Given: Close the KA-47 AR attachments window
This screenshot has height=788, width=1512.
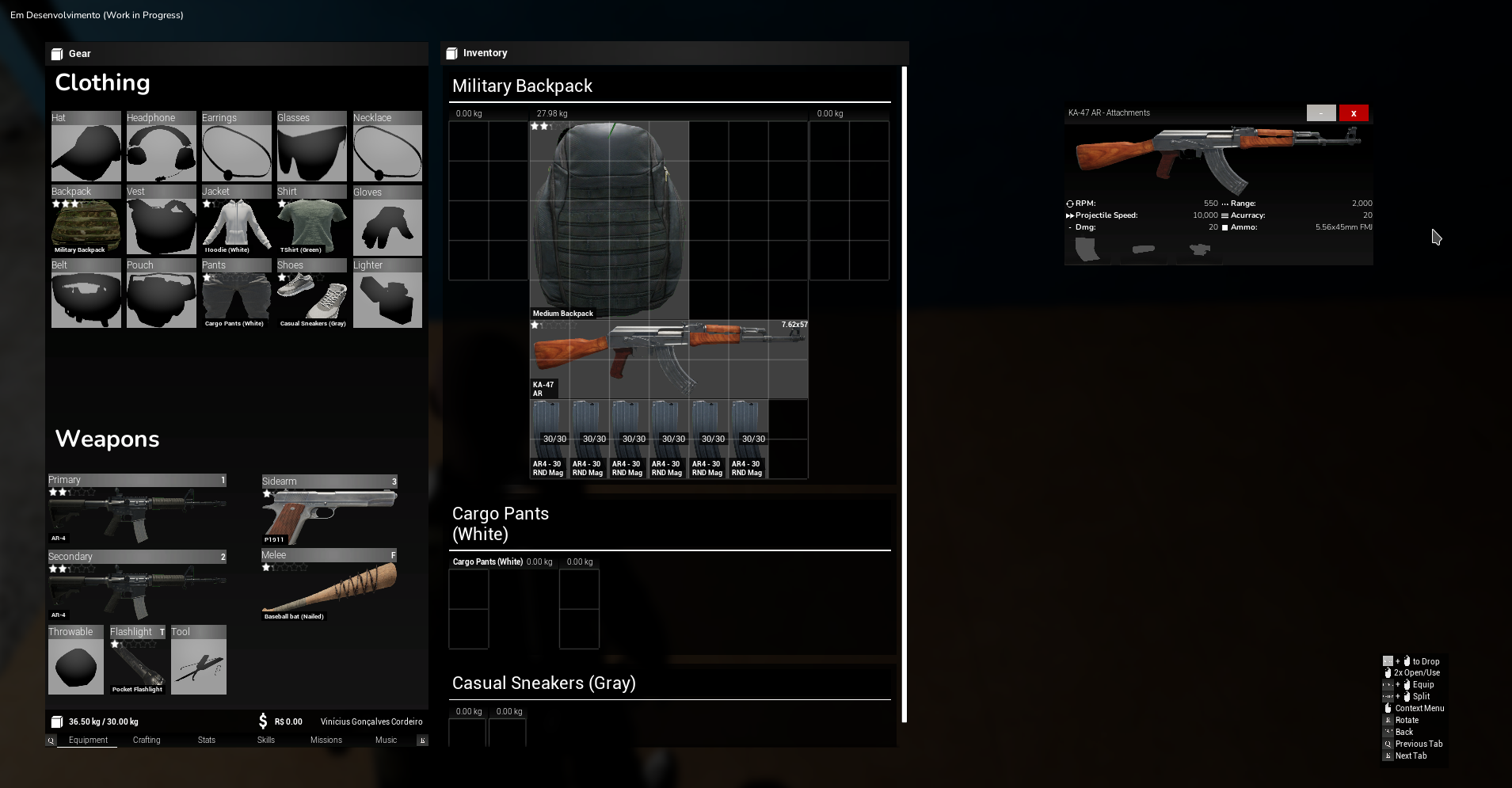Looking at the screenshot, I should click(x=1354, y=113).
